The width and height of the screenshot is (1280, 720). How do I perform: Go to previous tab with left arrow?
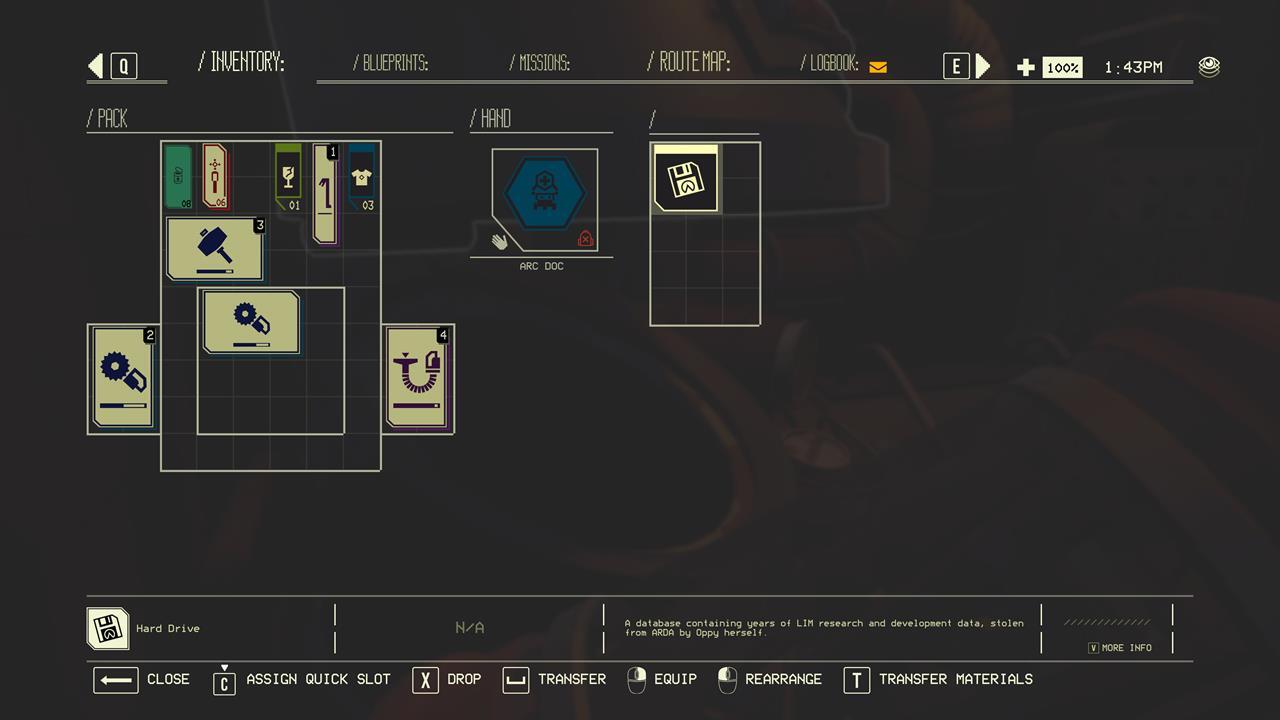[x=96, y=66]
